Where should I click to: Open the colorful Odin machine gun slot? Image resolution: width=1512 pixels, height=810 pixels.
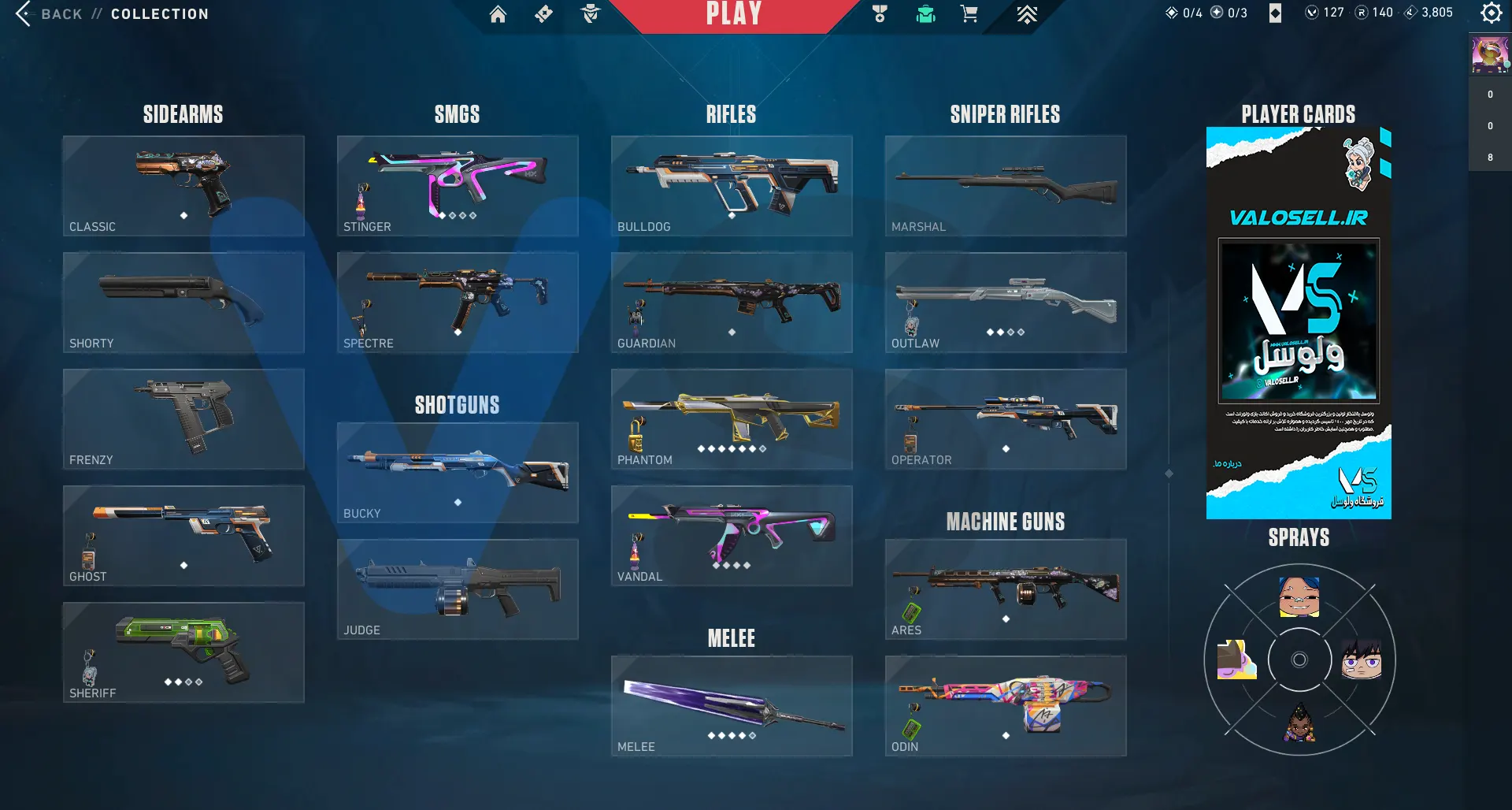[1006, 706]
